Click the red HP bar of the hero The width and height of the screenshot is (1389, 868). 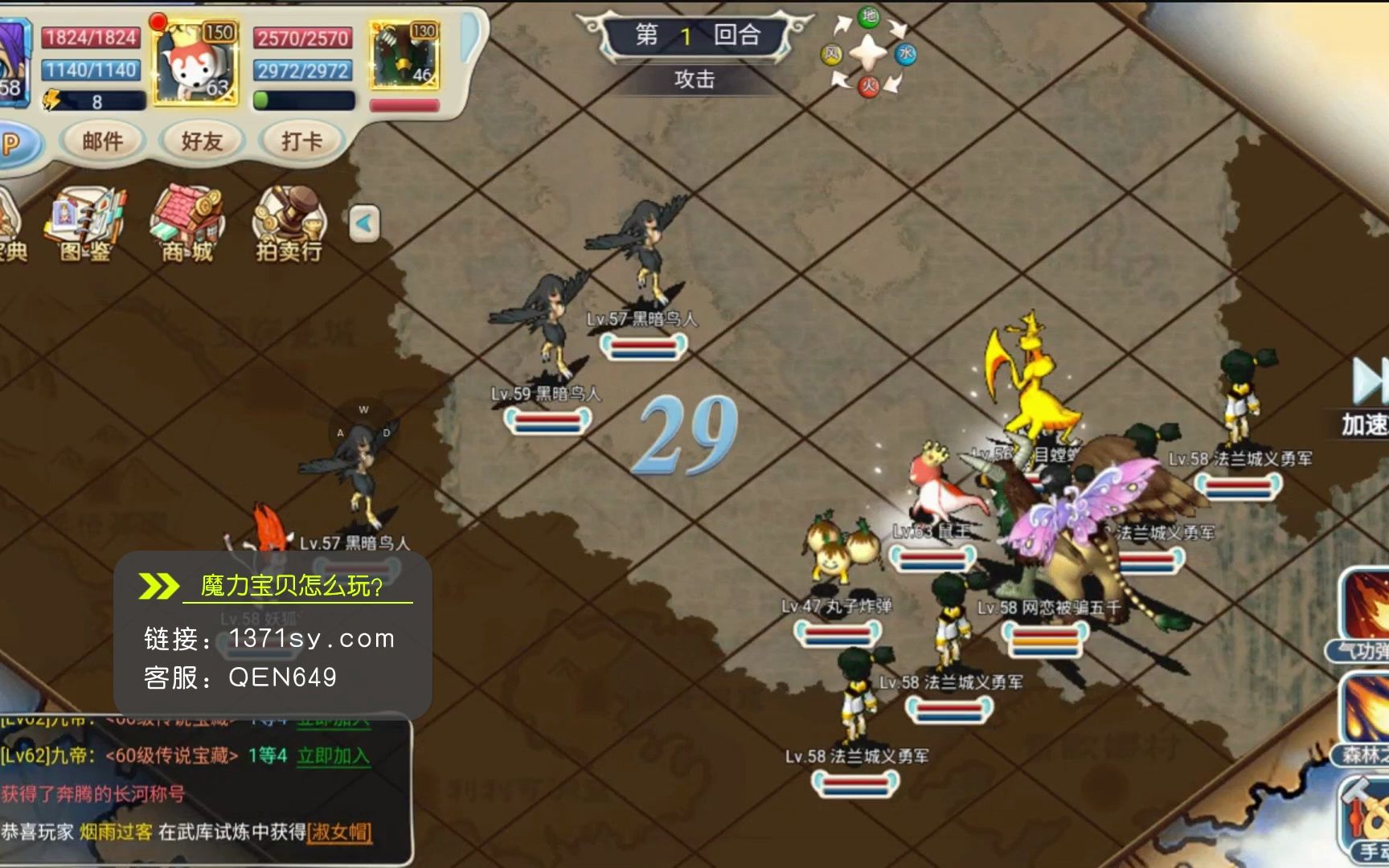pyautogui.click(x=91, y=38)
